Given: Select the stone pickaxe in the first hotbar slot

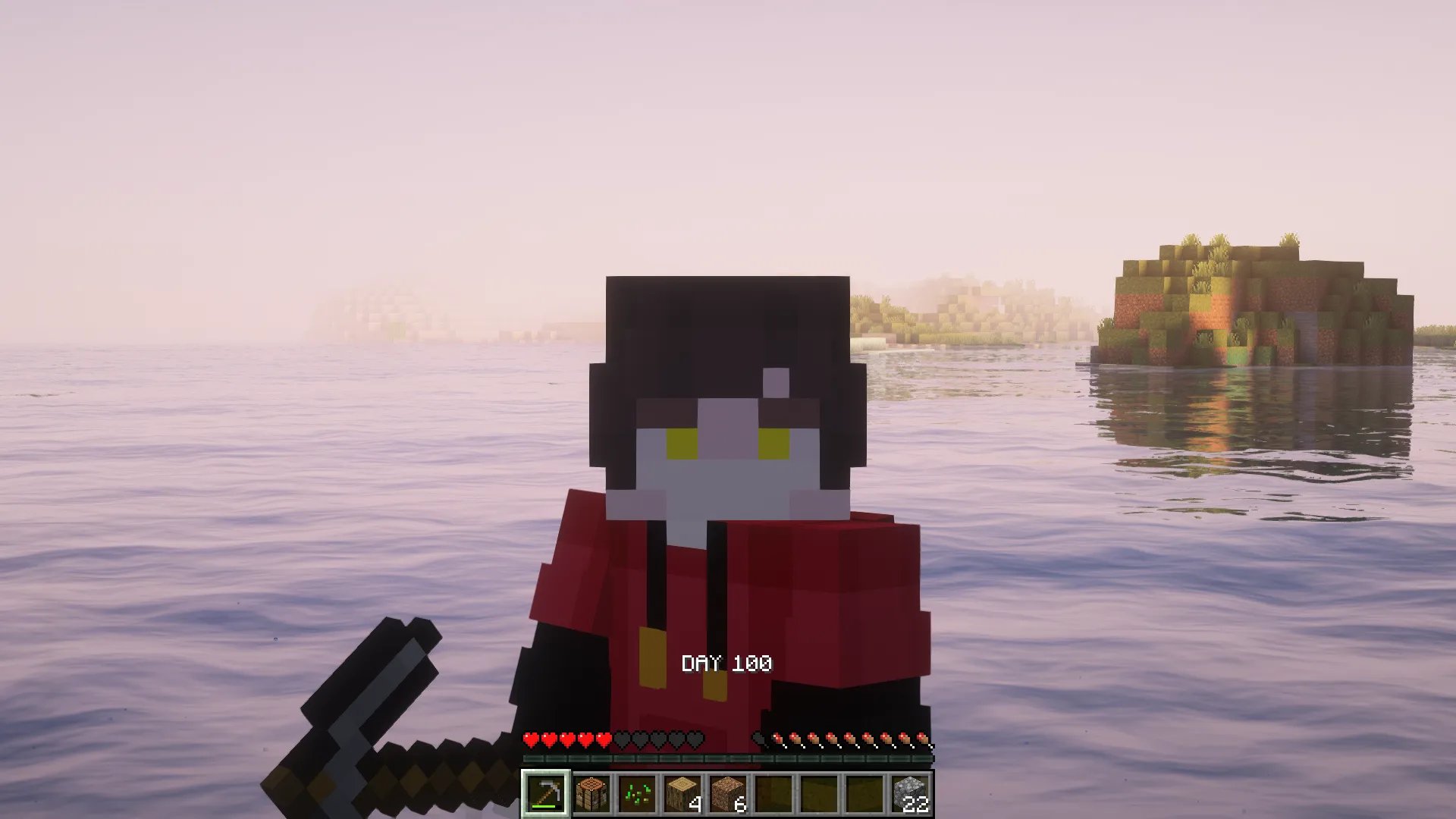Looking at the screenshot, I should tap(546, 794).
